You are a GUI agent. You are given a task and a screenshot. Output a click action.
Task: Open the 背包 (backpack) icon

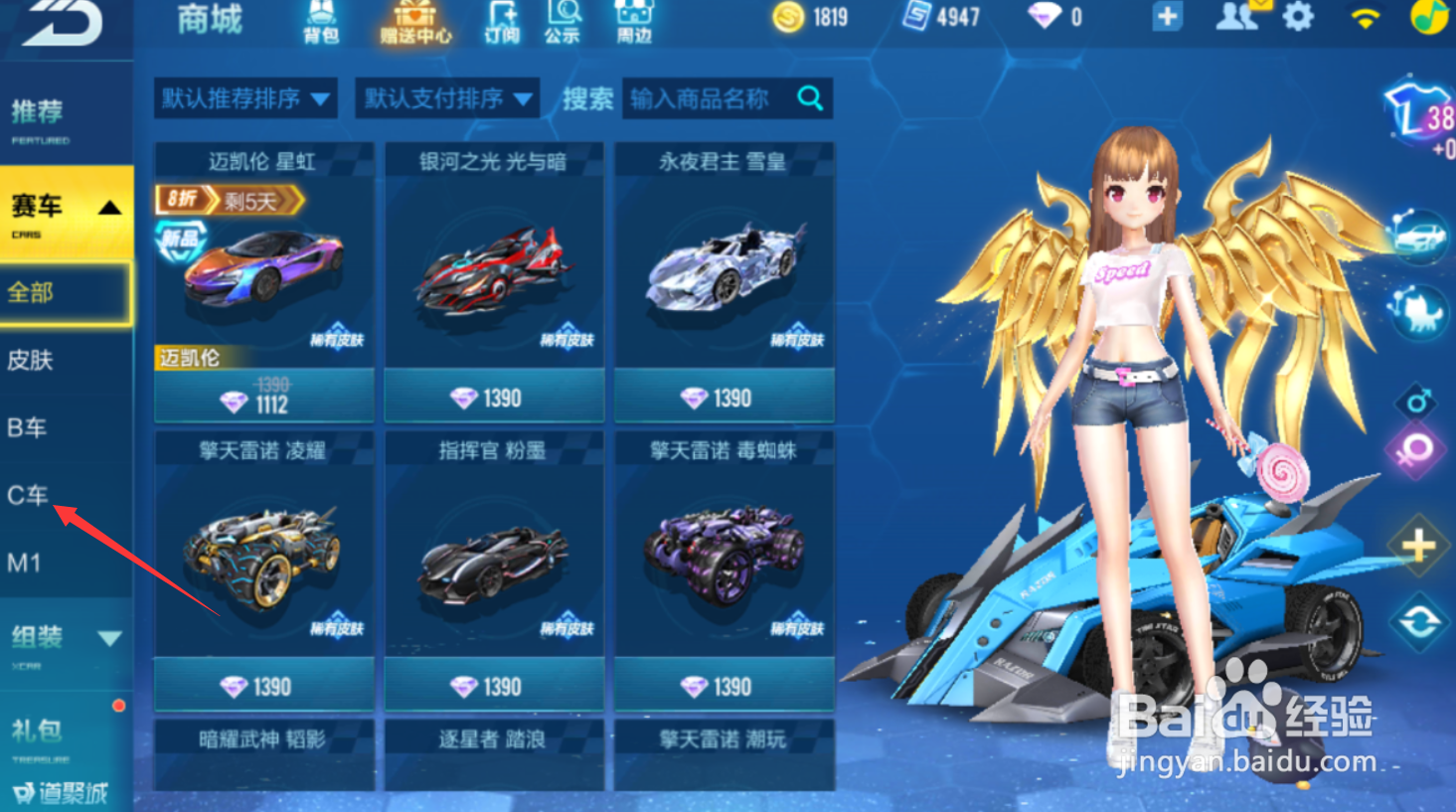[x=320, y=20]
